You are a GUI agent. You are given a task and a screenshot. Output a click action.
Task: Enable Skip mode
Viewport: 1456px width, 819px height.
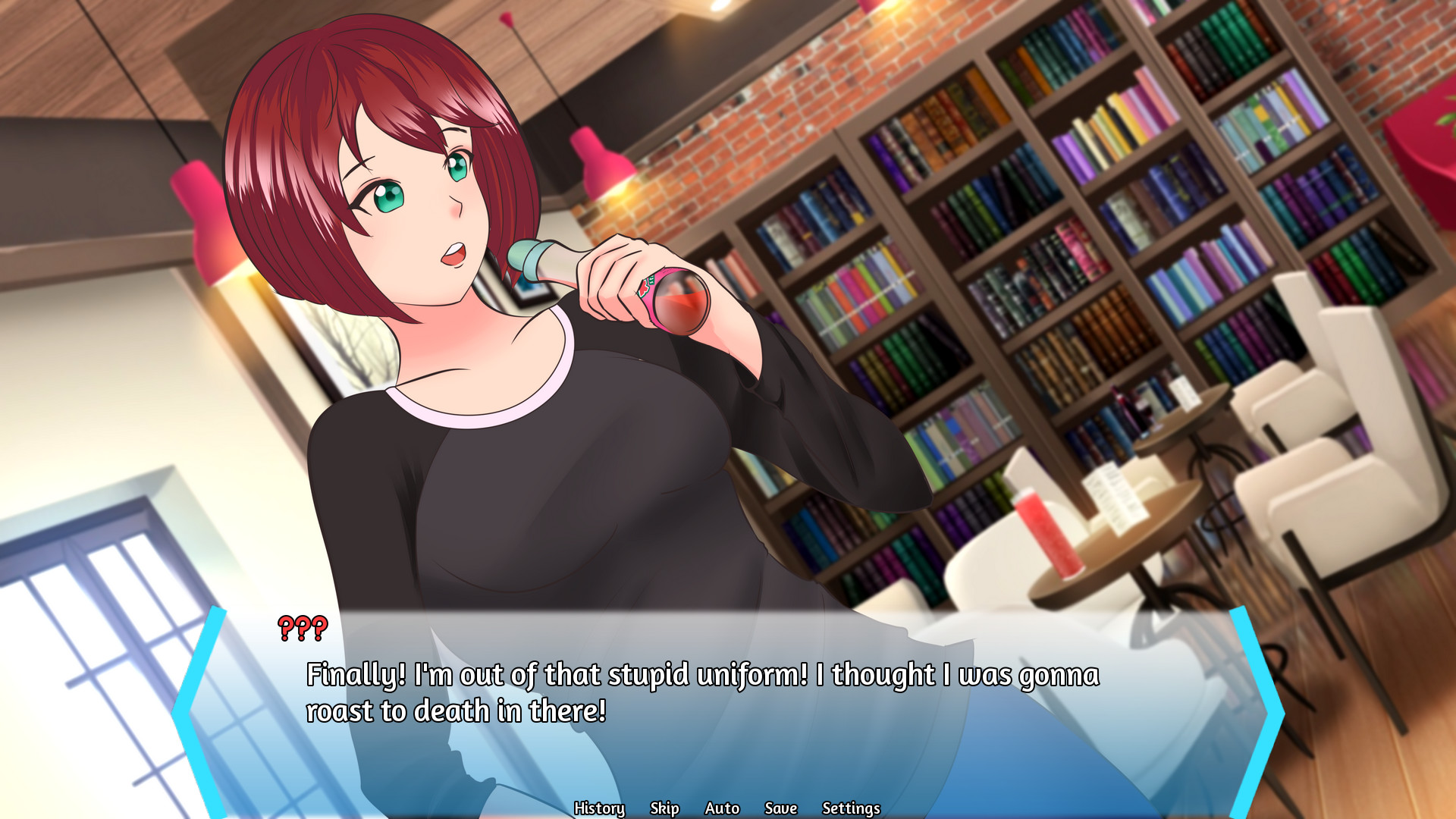pos(664,808)
